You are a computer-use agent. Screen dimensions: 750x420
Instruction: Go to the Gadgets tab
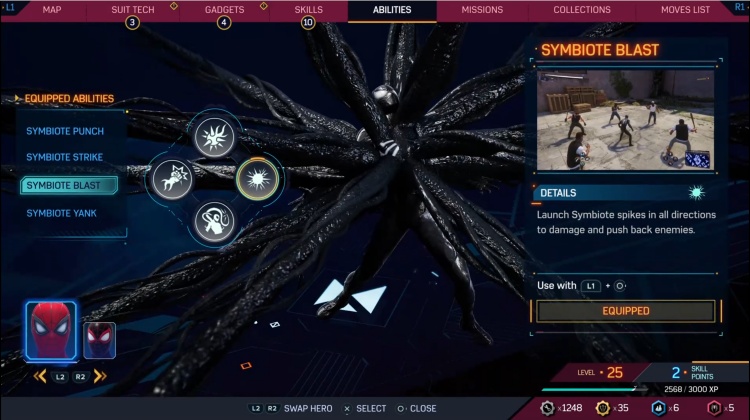pyautogui.click(x=224, y=10)
